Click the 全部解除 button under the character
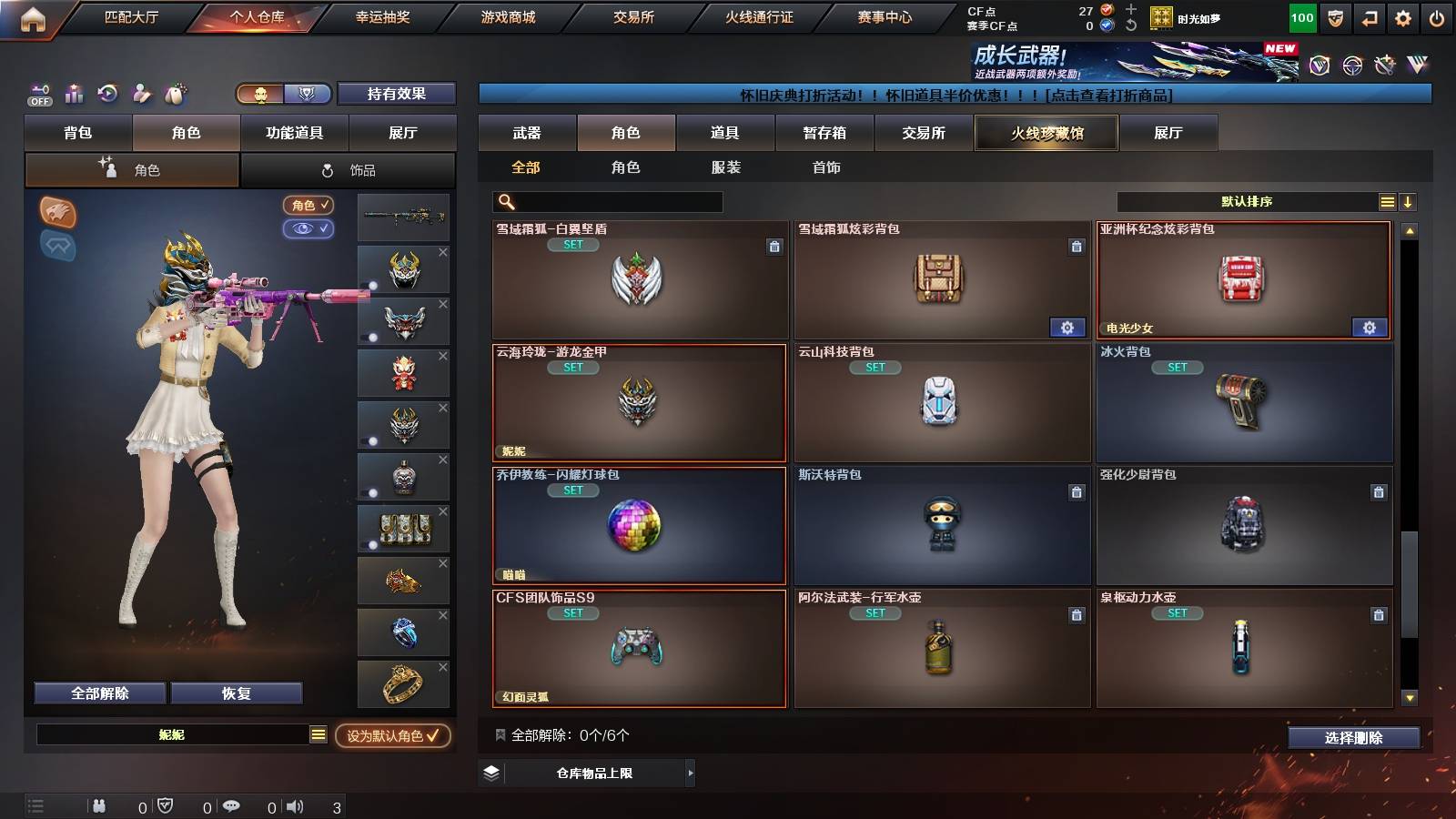The image size is (1456, 819). tap(98, 693)
